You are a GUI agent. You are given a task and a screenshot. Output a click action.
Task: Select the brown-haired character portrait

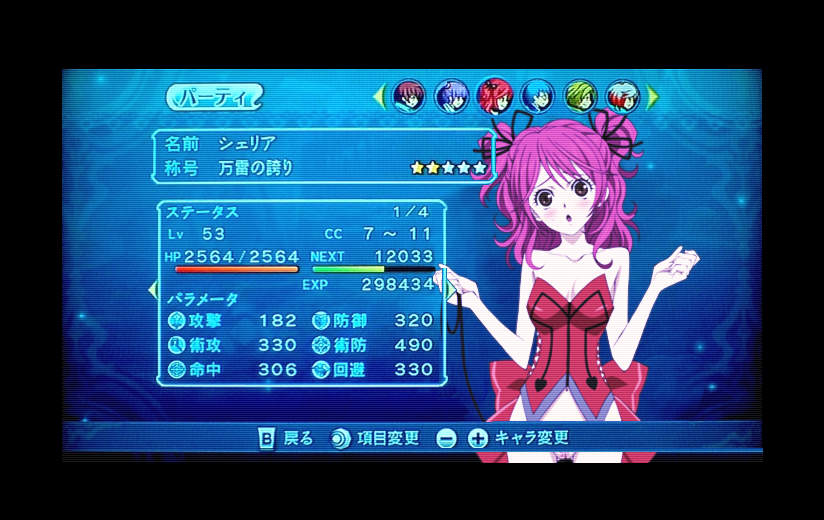click(x=409, y=96)
